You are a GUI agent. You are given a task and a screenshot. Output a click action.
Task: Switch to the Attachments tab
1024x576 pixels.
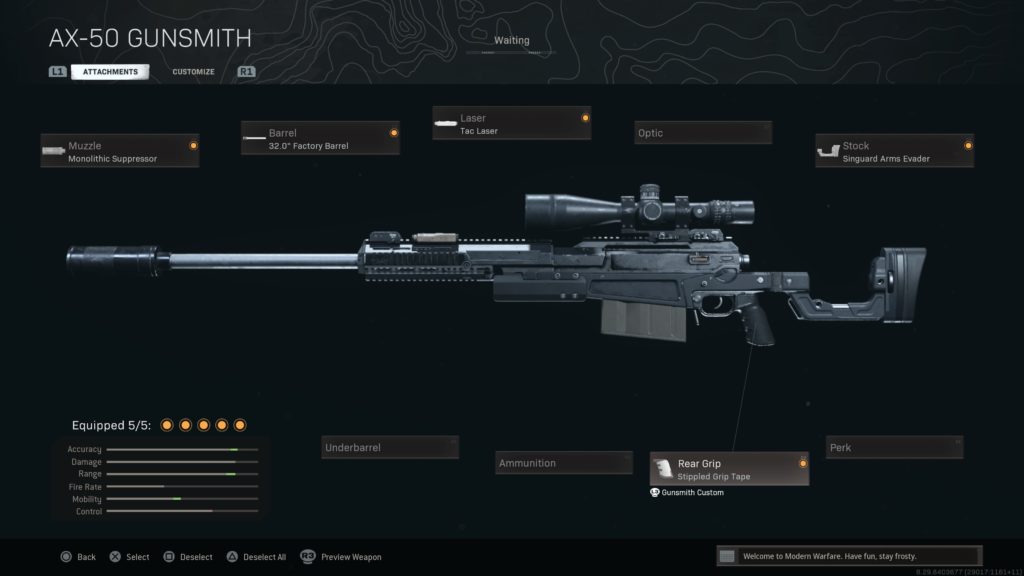pos(110,72)
